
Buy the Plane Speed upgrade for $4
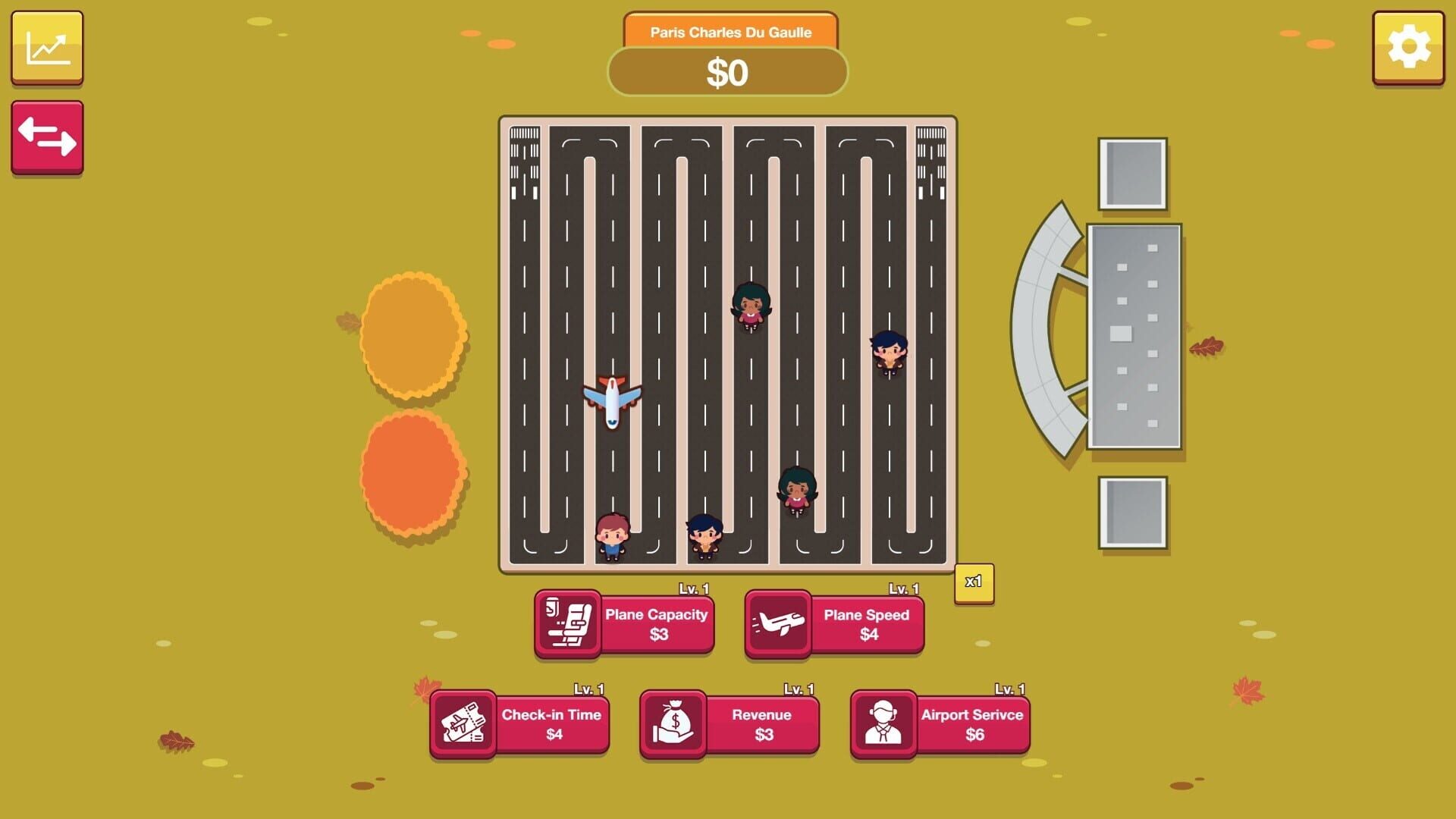click(867, 624)
